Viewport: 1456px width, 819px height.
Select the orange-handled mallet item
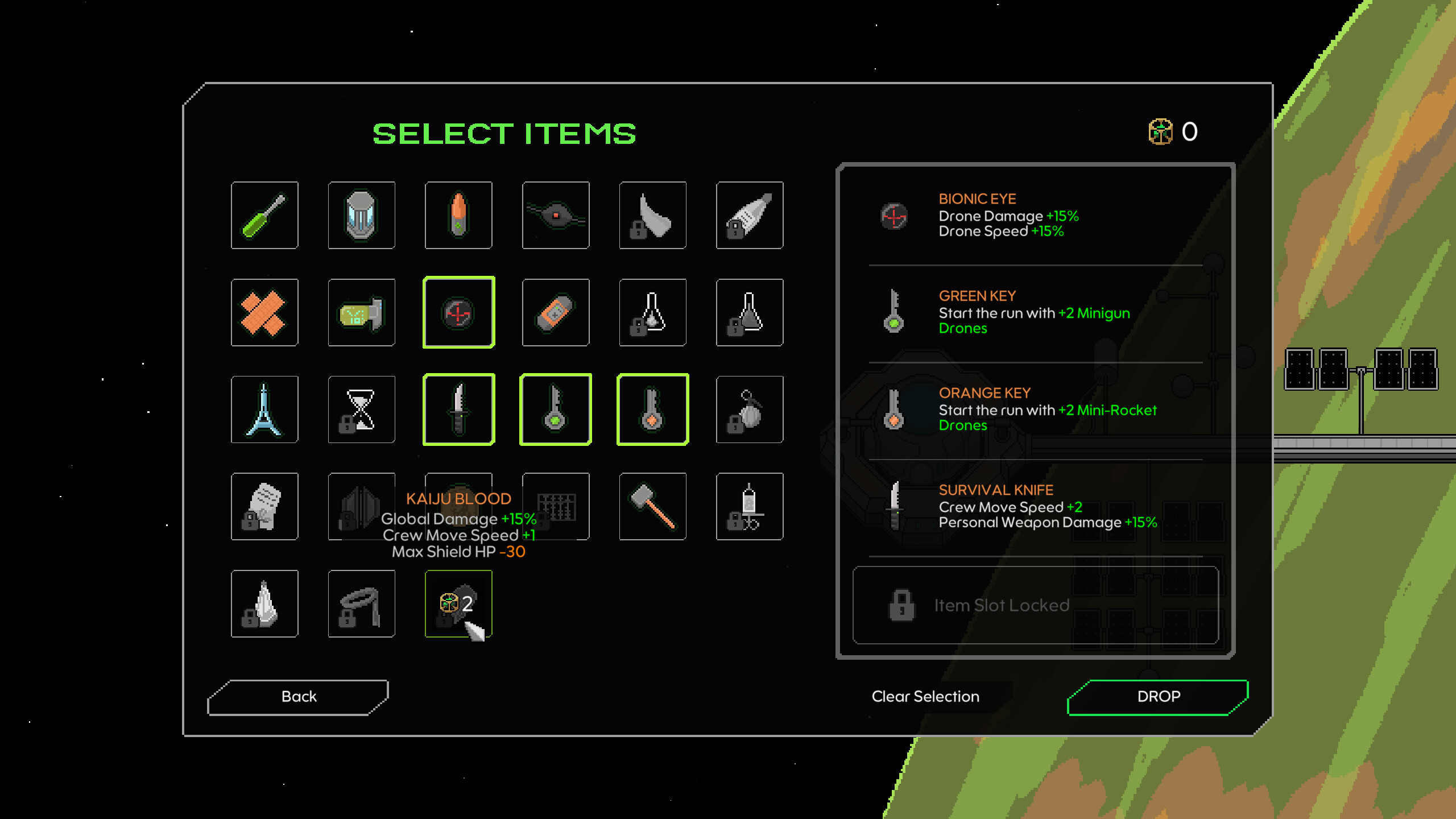tap(652, 506)
